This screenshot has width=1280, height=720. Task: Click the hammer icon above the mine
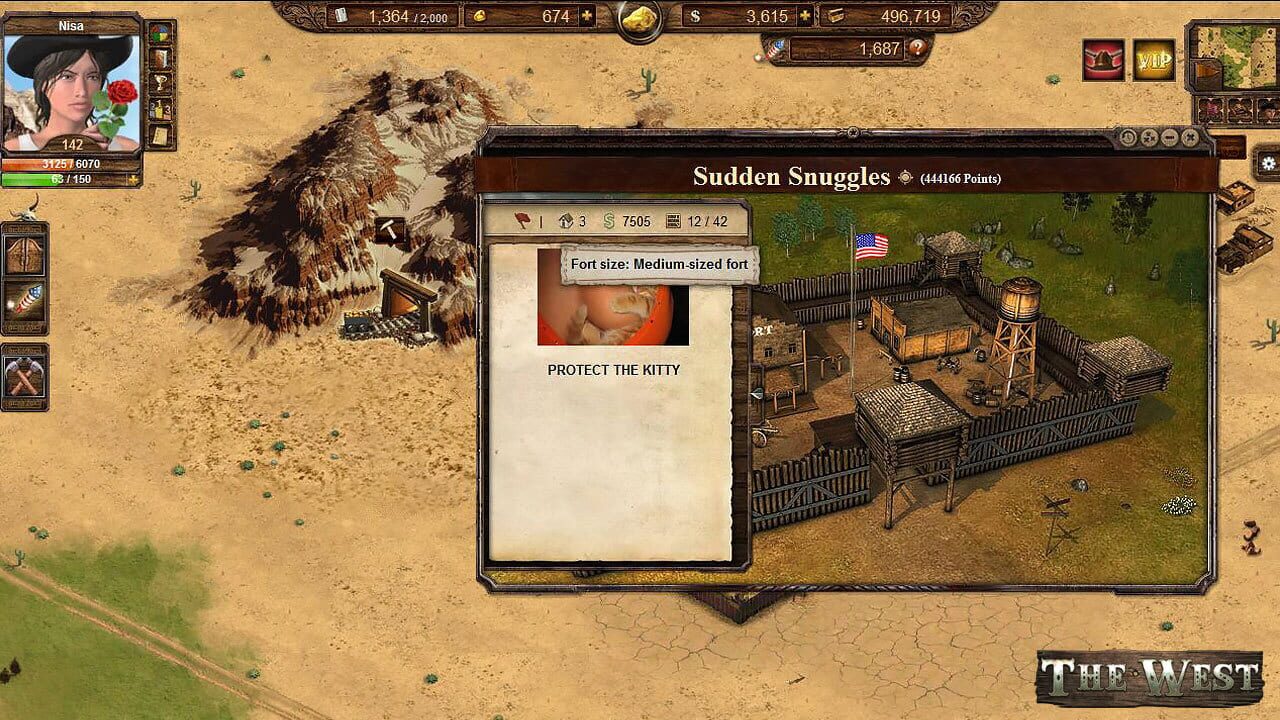pos(388,229)
